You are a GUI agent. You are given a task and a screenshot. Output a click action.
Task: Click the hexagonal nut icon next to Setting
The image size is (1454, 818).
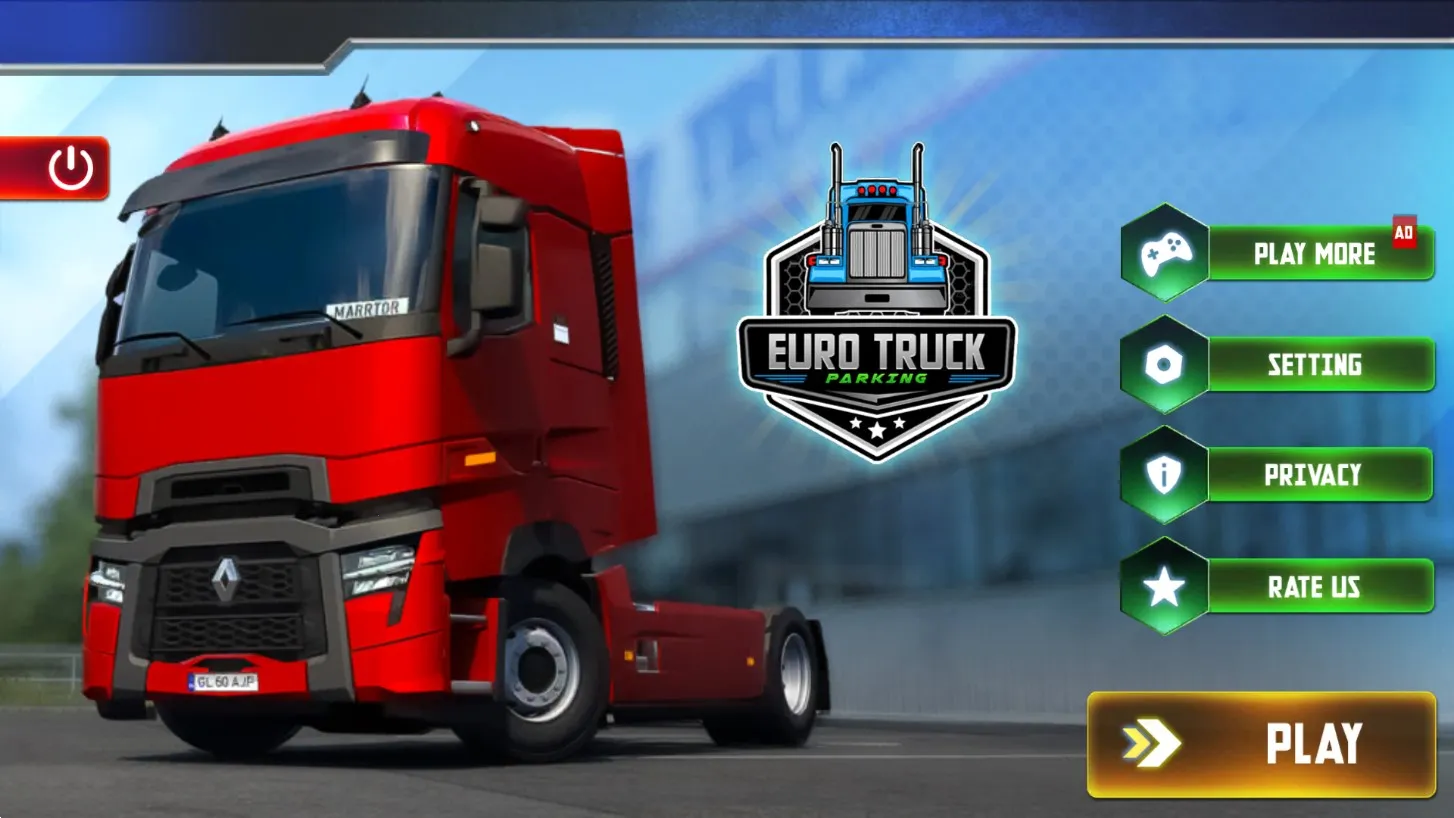[x=1163, y=364]
